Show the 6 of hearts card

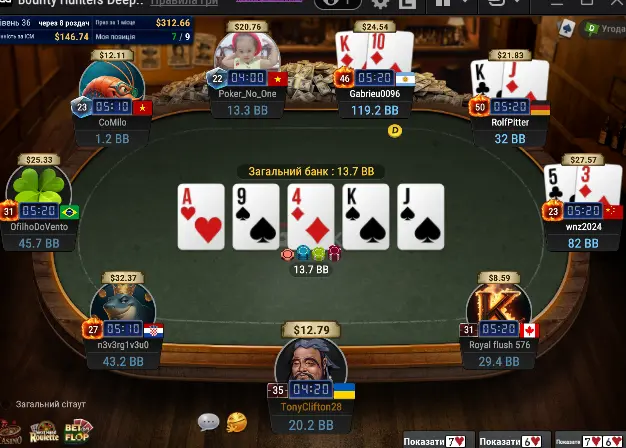point(512,440)
